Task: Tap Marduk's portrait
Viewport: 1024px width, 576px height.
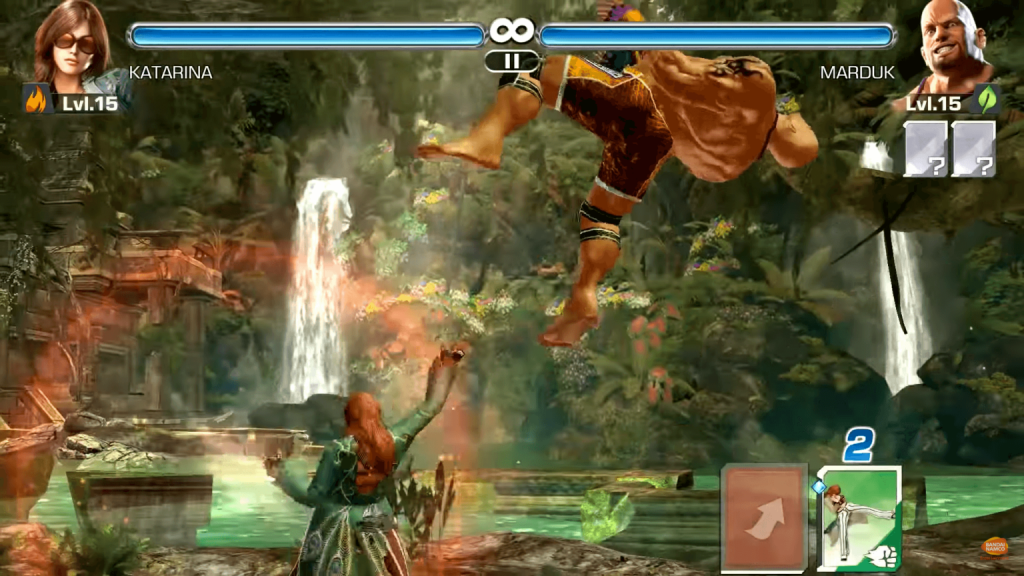Action: point(951,44)
